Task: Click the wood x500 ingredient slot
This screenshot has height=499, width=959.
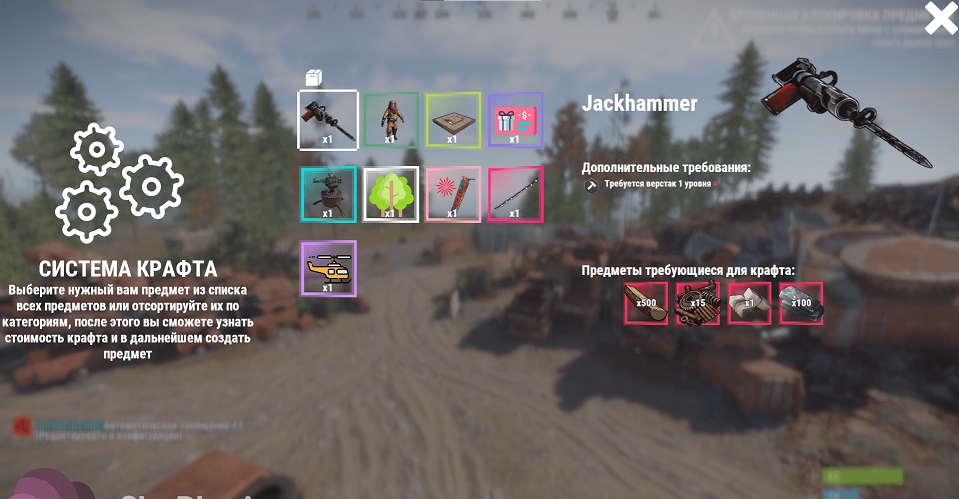Action: tap(646, 303)
